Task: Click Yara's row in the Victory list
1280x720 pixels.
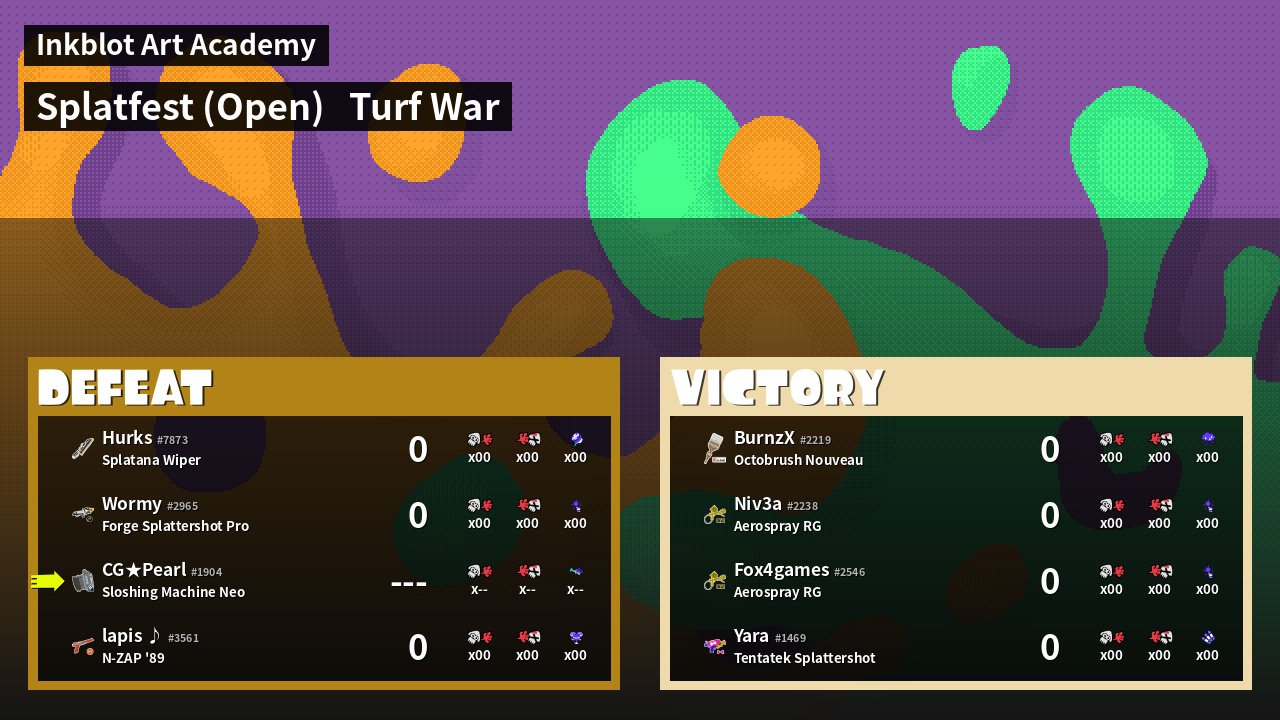Action: [x=956, y=647]
